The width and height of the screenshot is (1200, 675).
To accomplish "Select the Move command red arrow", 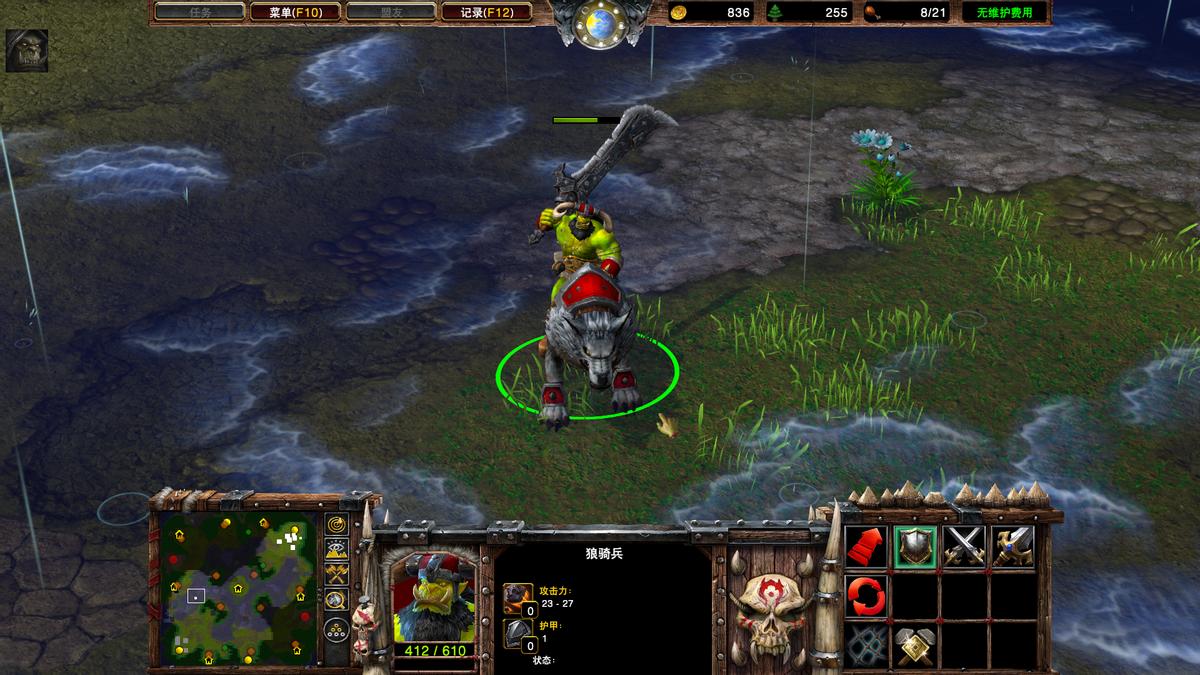I will (x=866, y=547).
